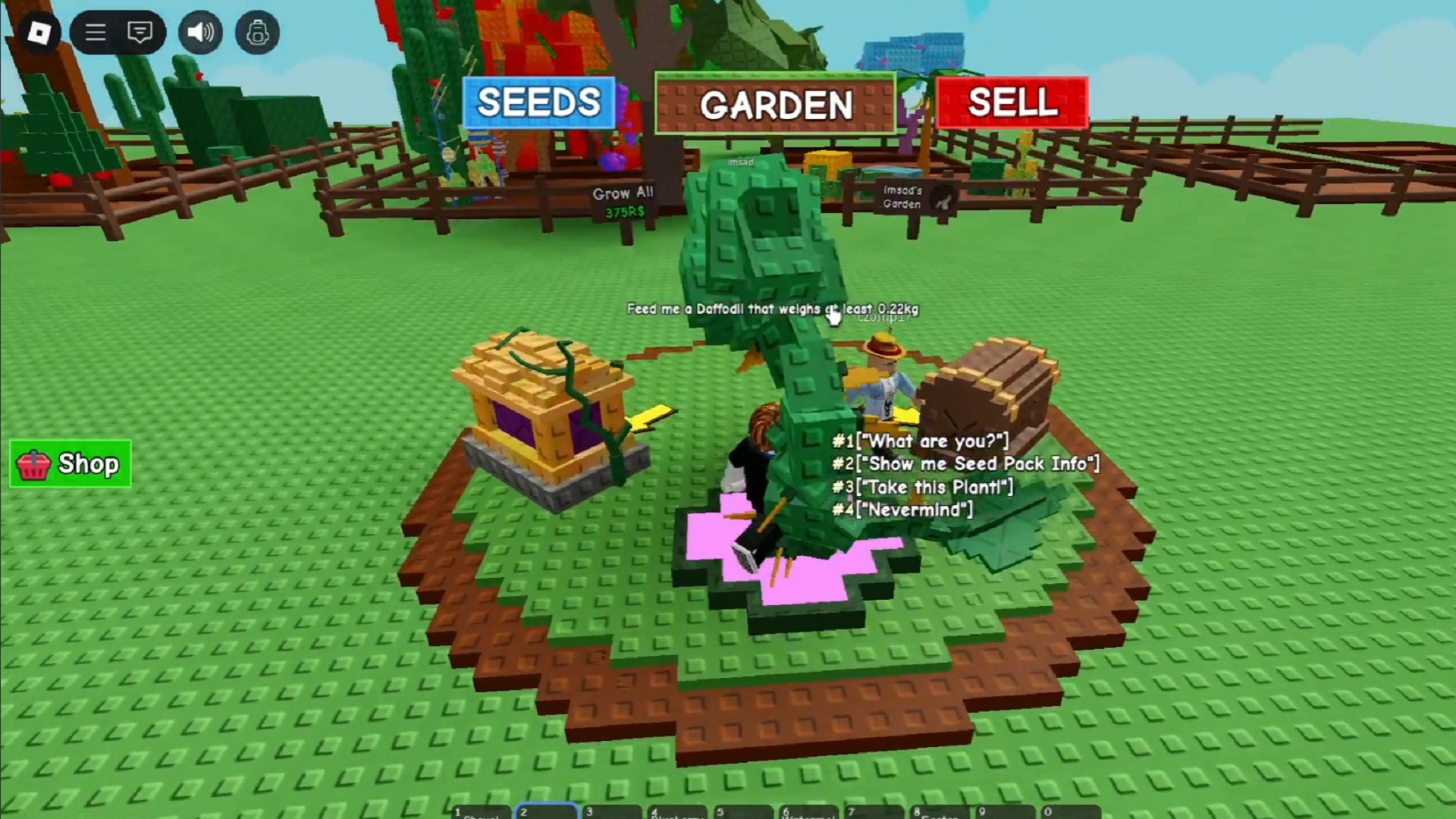
Task: Select the Watermelon in hotbar slot 6
Action: 811,813
